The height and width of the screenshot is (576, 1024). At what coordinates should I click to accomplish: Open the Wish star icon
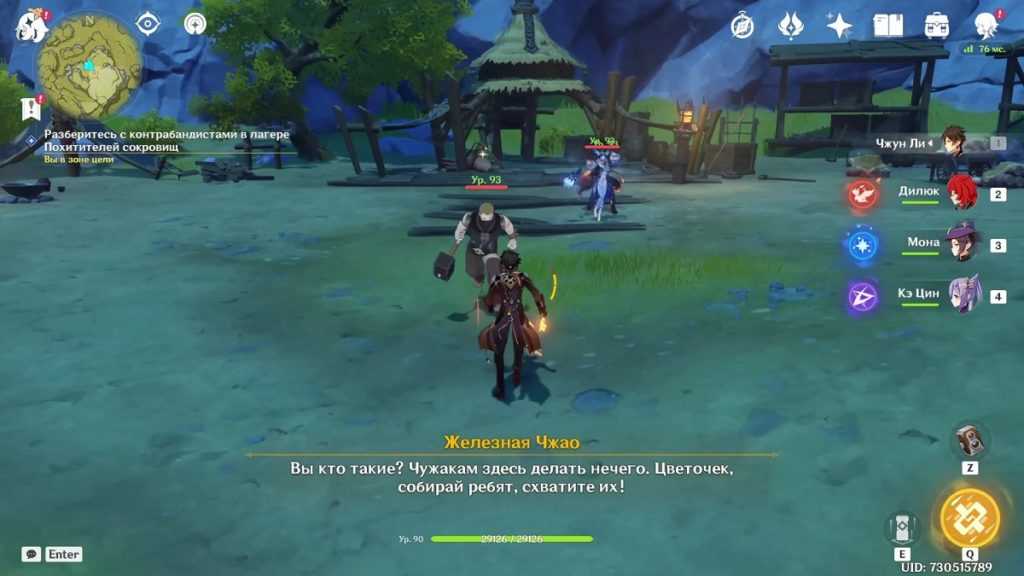coord(839,25)
